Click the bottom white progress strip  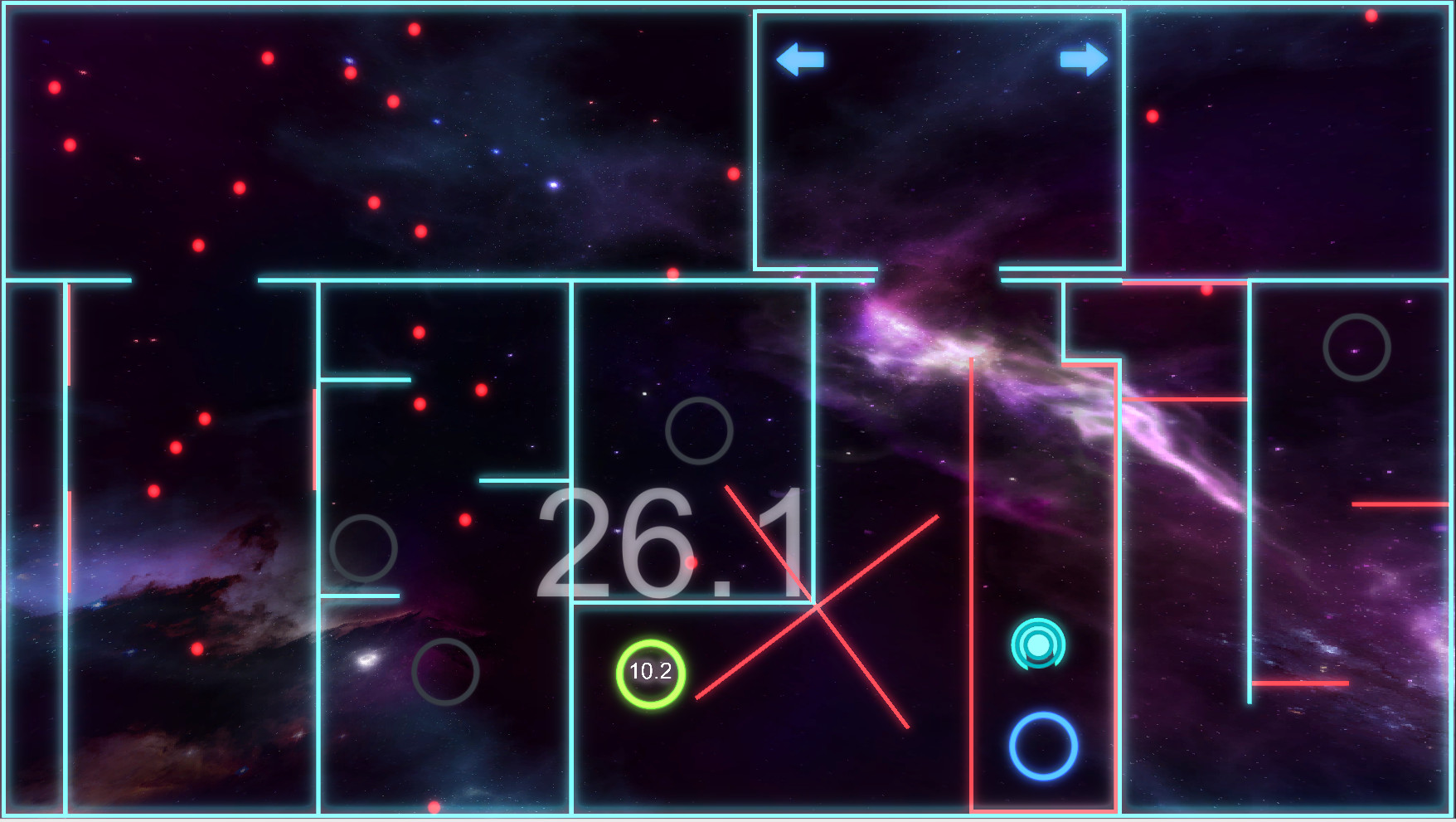pyautogui.click(x=728, y=818)
